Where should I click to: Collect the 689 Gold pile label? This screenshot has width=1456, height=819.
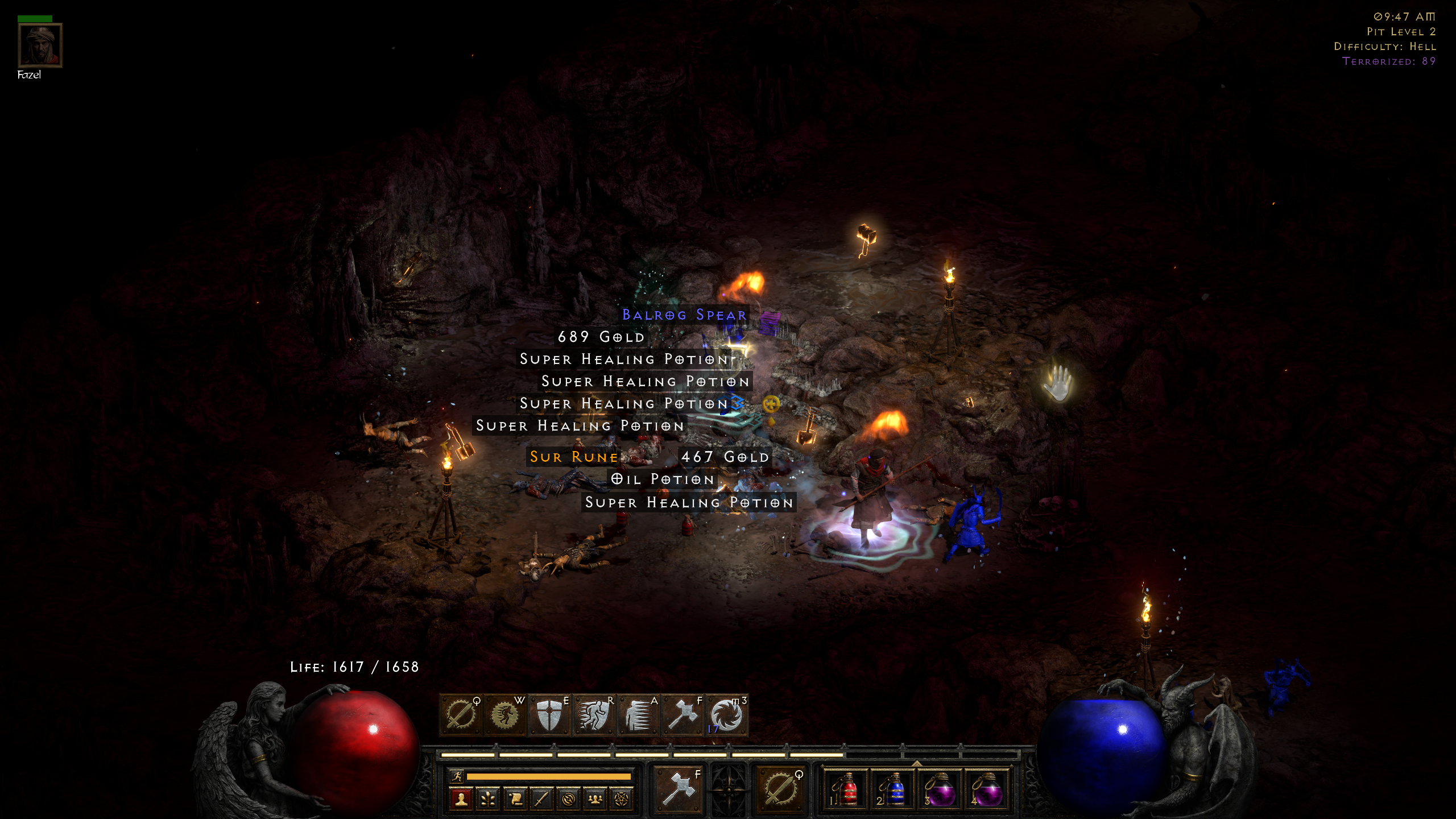pyautogui.click(x=601, y=337)
